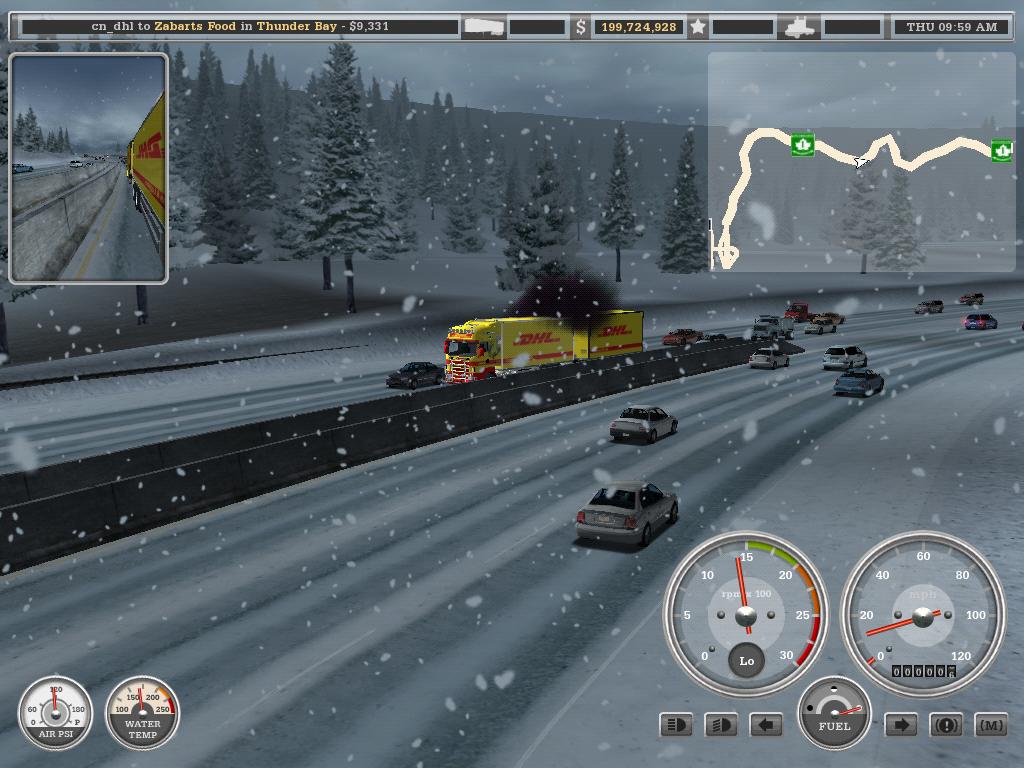Select the trailer icon in top bar
This screenshot has width=1024, height=768.
point(482,27)
